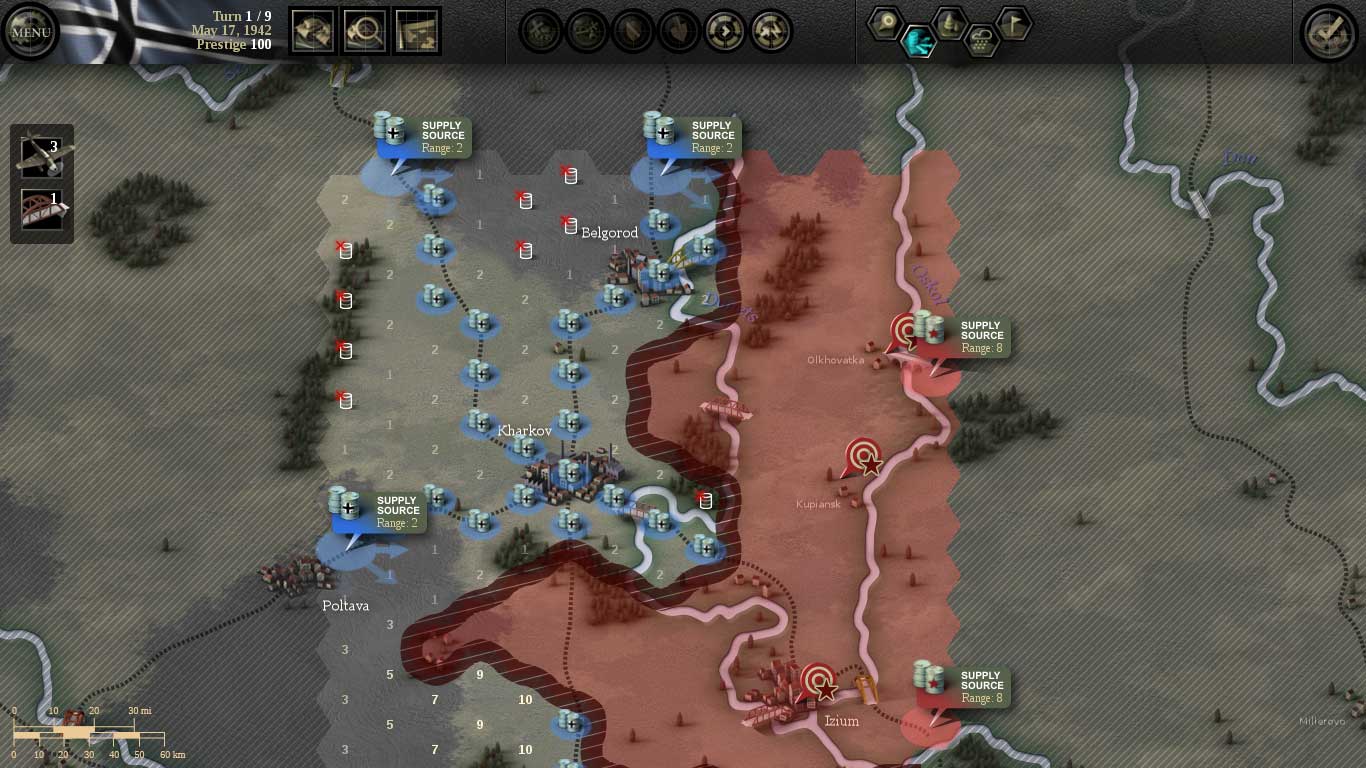1366x768 pixels.
Task: Click the crossed-tools unit action icon
Action: pyautogui.click(x=540, y=31)
